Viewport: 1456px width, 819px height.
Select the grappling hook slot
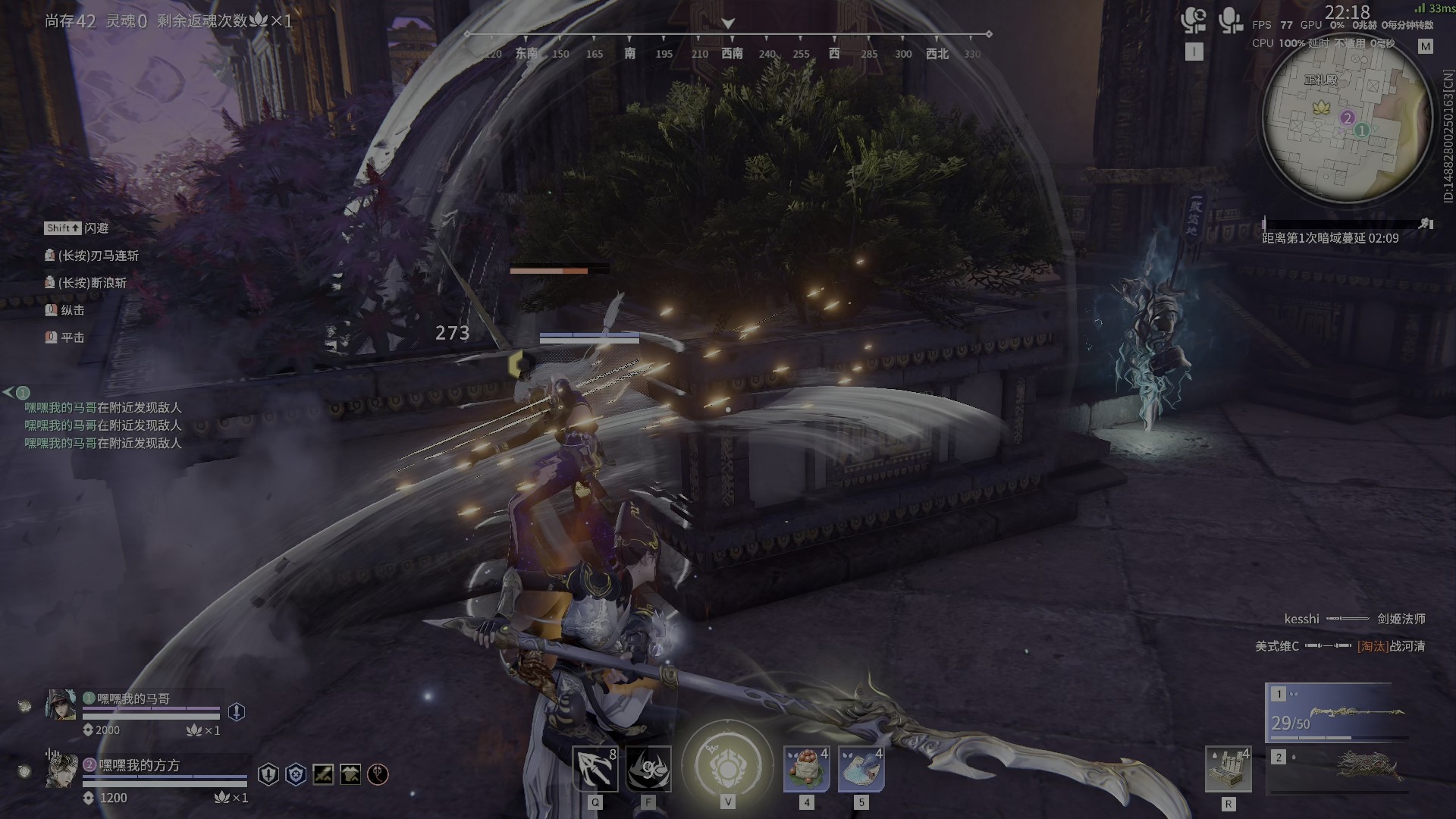click(595, 769)
